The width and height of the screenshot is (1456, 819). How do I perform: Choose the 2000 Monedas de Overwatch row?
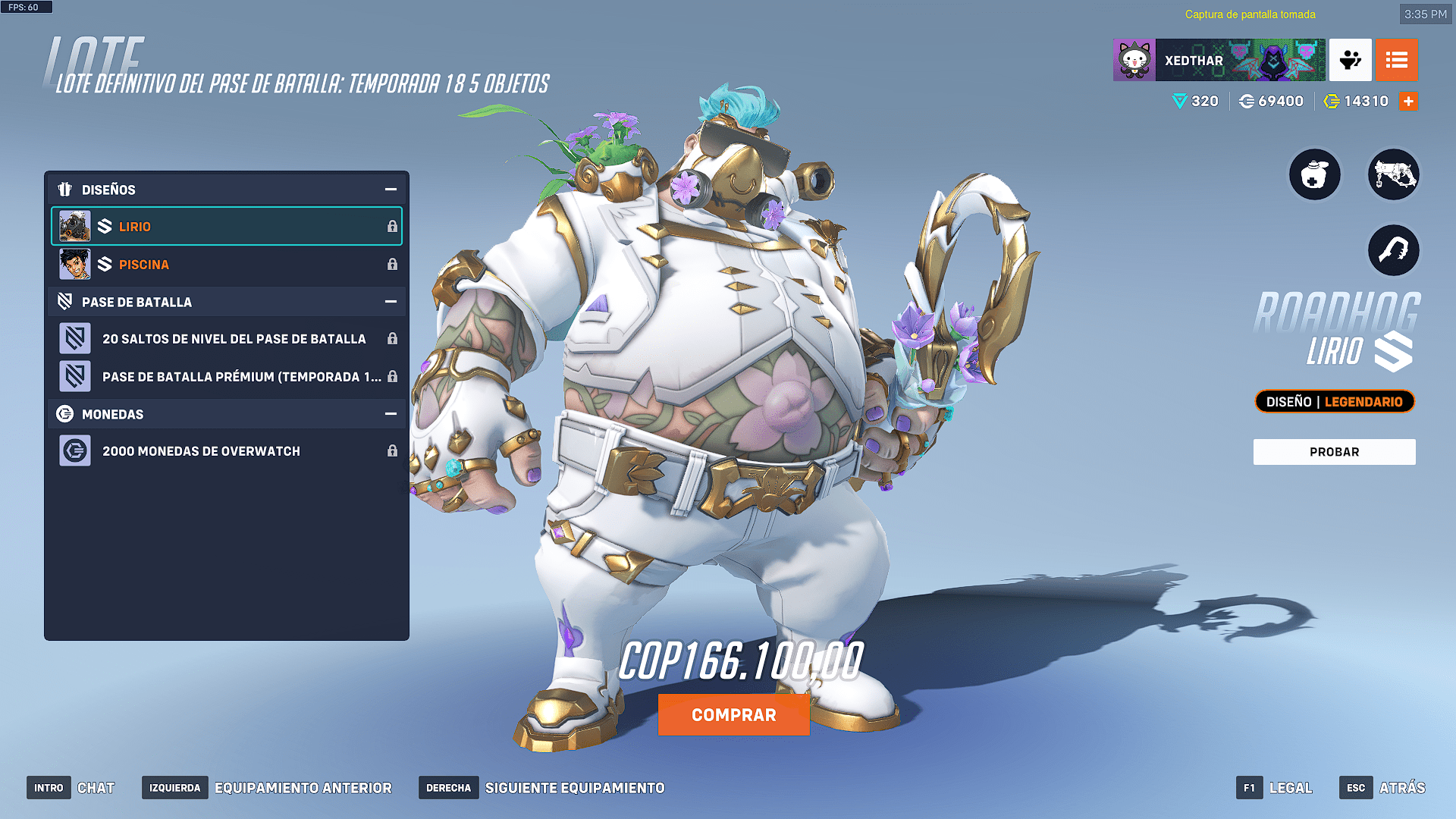tap(226, 451)
